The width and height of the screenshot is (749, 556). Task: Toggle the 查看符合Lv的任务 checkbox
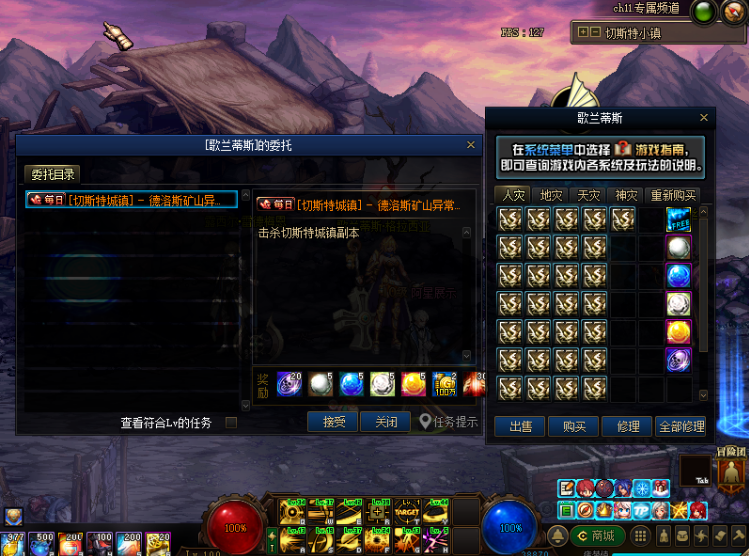pos(231,423)
